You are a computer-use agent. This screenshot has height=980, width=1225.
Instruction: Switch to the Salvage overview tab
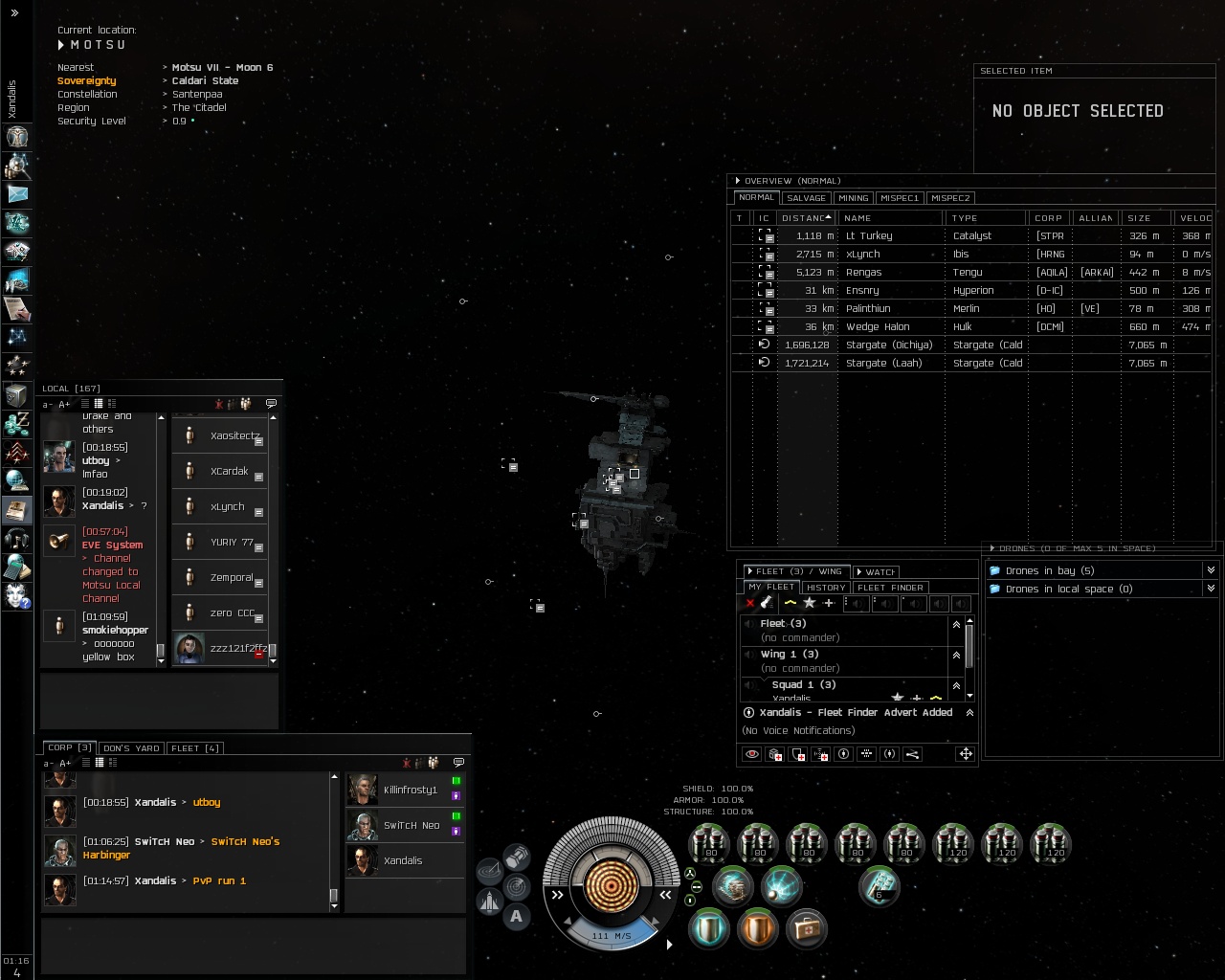pyautogui.click(x=806, y=198)
